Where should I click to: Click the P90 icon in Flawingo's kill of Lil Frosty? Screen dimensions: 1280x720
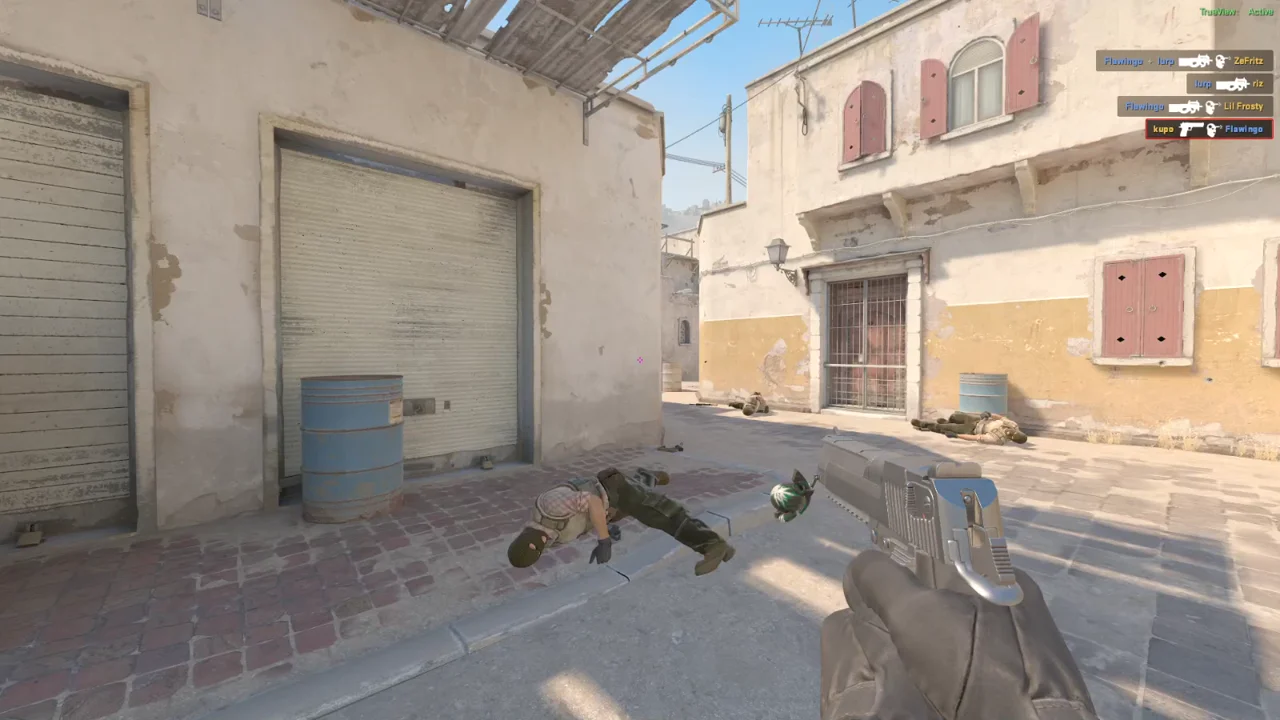point(1185,106)
